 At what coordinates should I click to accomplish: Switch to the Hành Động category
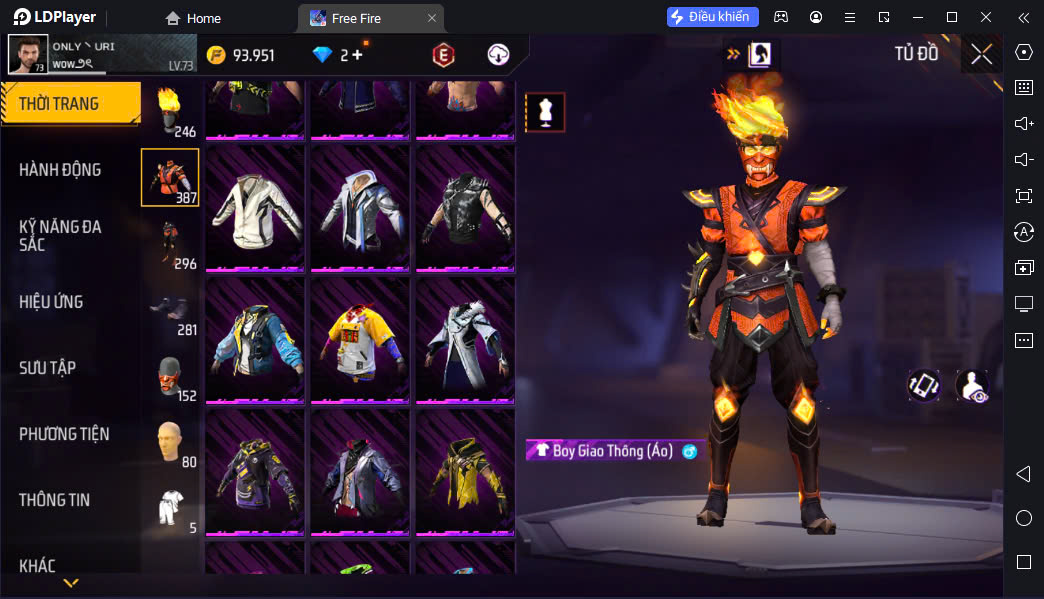60,170
